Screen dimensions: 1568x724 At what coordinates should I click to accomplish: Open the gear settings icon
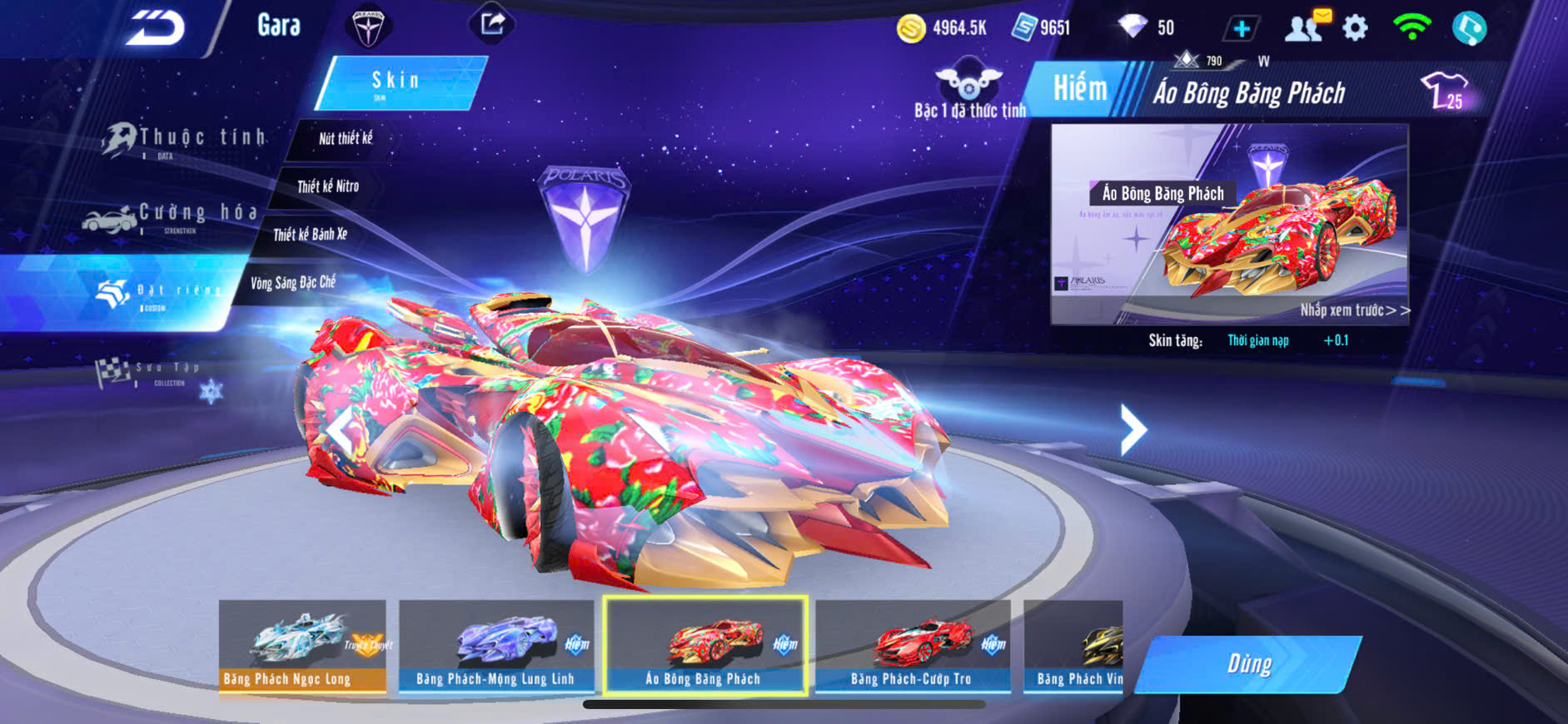[1355, 28]
